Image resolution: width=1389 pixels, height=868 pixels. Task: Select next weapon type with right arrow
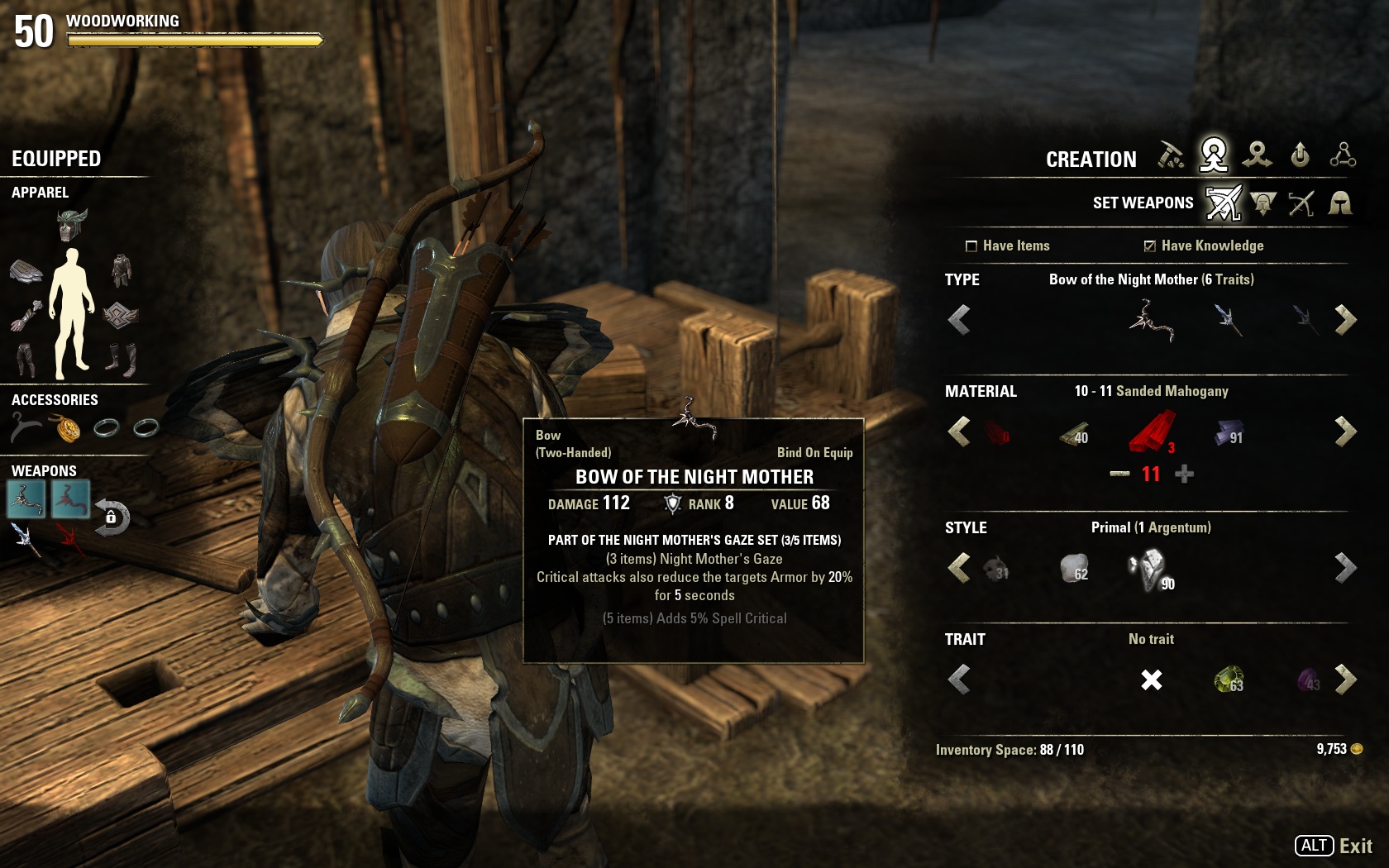click(x=1345, y=320)
